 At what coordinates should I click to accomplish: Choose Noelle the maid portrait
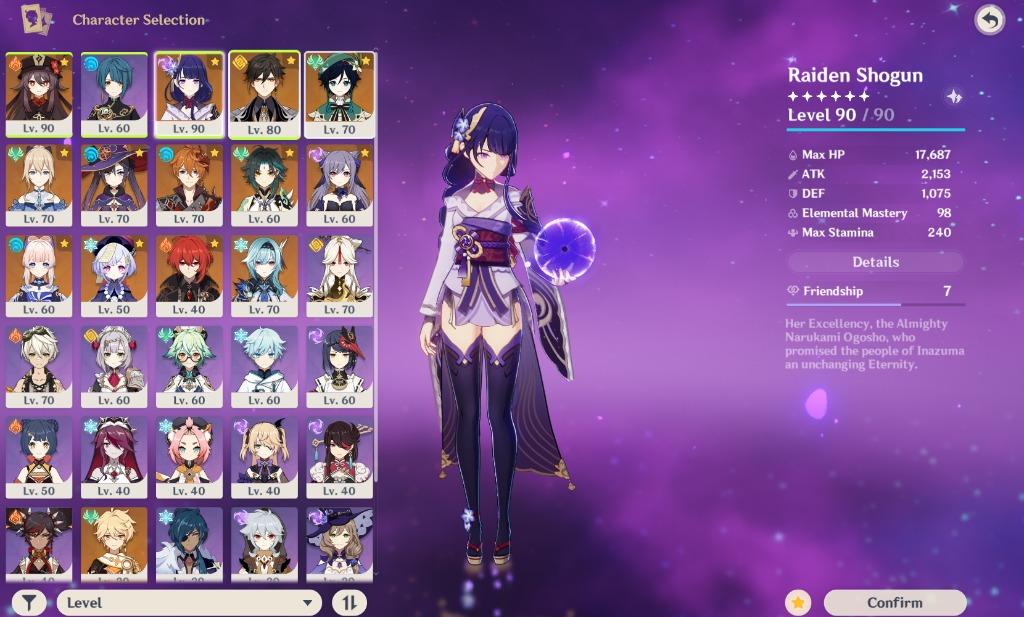[x=114, y=365]
